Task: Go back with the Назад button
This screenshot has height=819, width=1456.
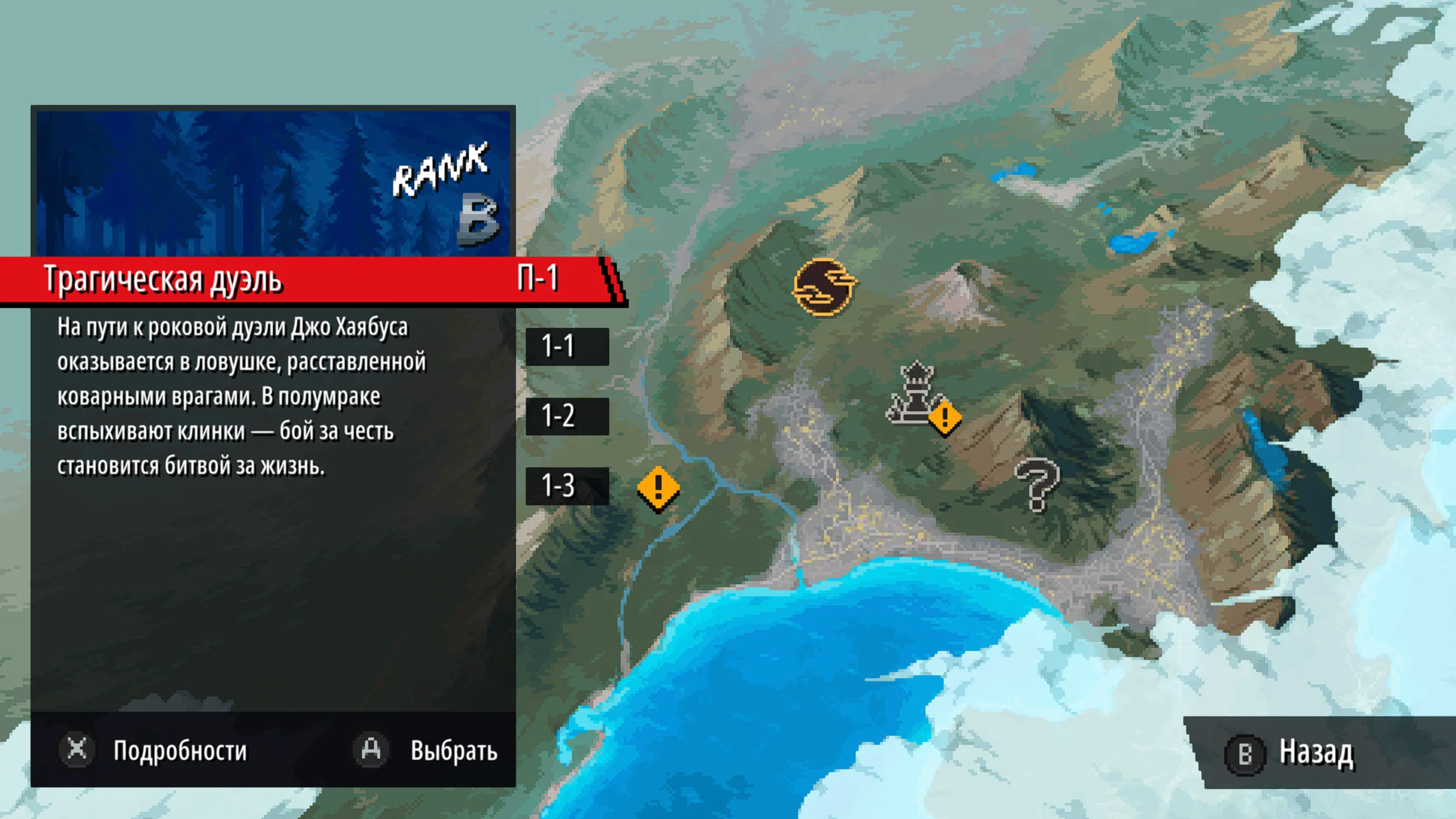Action: tap(1291, 753)
